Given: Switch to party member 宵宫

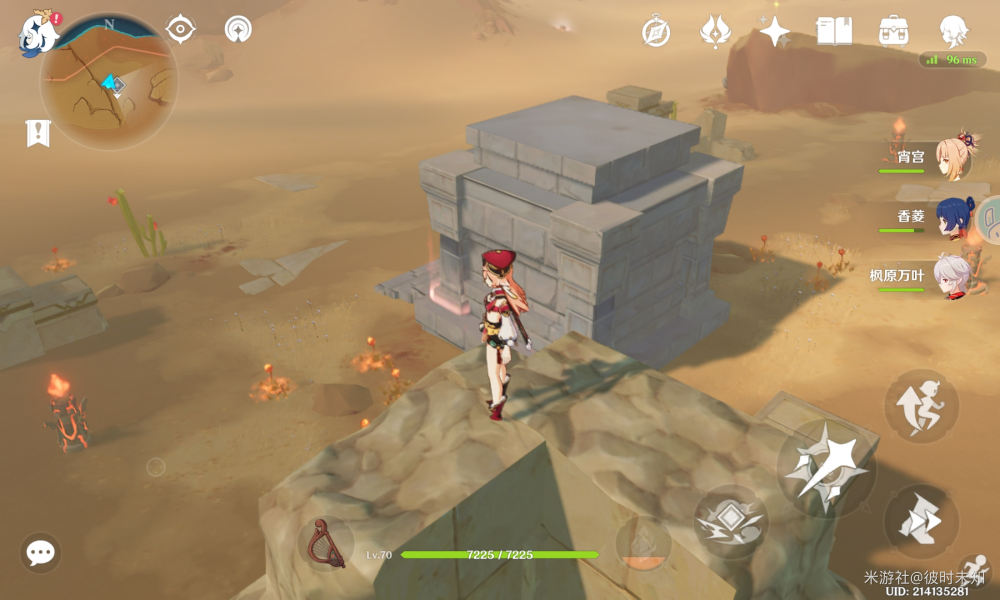Looking at the screenshot, I should click(x=952, y=157).
